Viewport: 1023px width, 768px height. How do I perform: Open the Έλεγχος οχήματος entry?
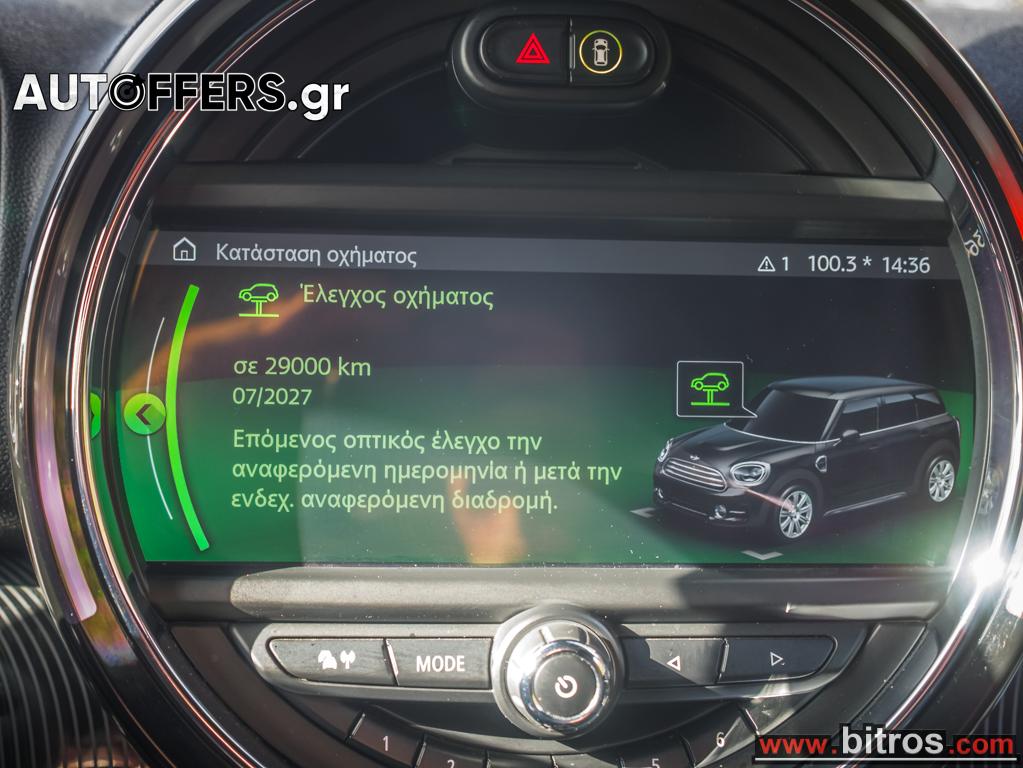pos(396,297)
